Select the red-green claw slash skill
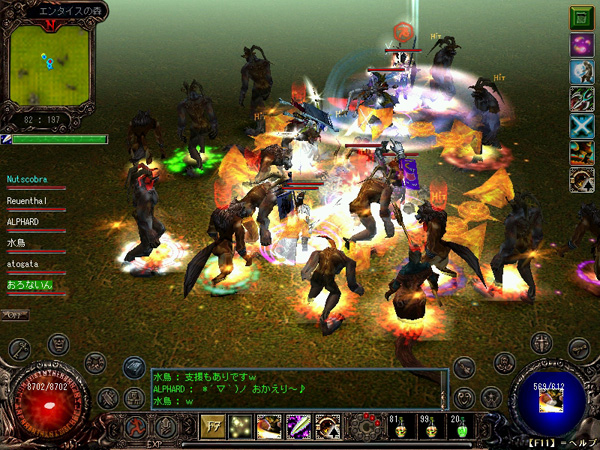Screen dimensions: 600x450 582,99
